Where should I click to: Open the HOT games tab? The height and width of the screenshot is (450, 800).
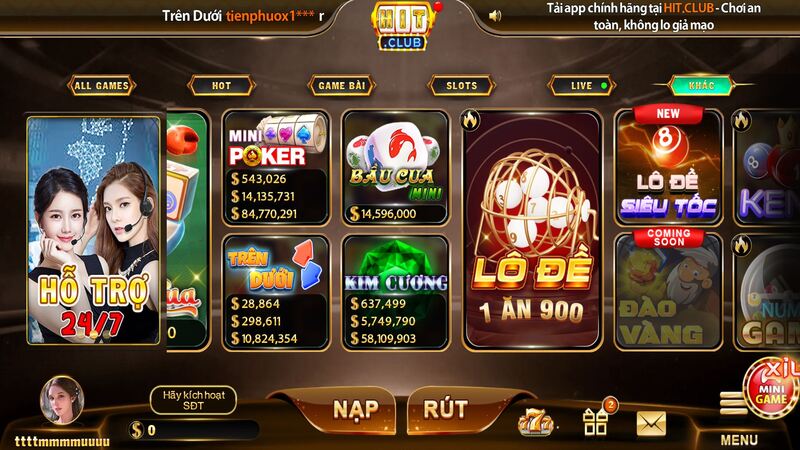pyautogui.click(x=221, y=86)
